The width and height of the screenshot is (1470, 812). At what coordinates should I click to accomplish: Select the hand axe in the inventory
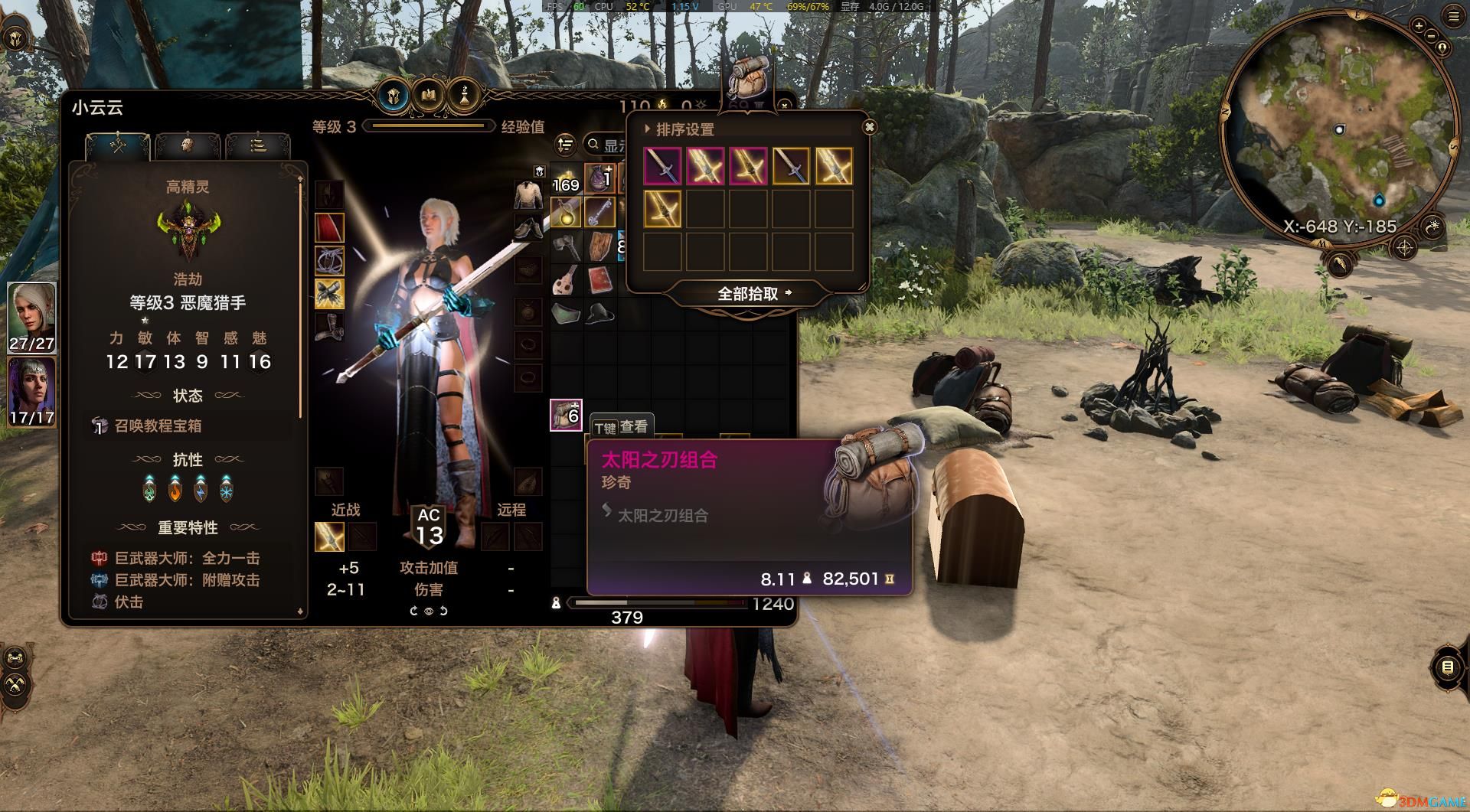pyautogui.click(x=566, y=246)
